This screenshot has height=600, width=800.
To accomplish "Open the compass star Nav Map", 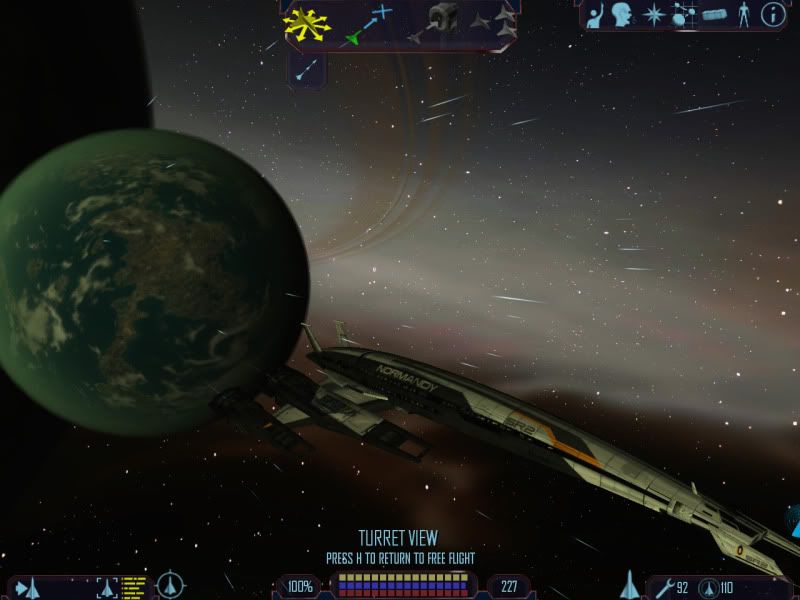I will [653, 14].
